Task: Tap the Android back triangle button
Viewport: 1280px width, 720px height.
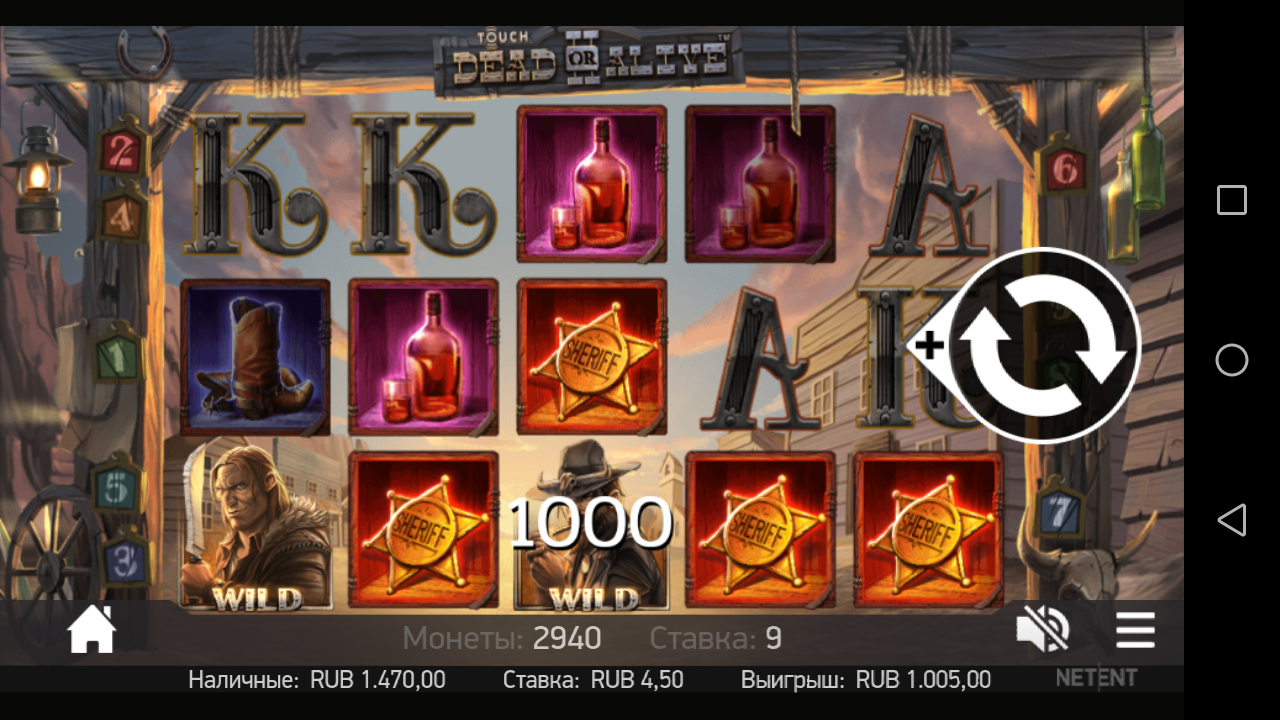Action: pos(1231,520)
